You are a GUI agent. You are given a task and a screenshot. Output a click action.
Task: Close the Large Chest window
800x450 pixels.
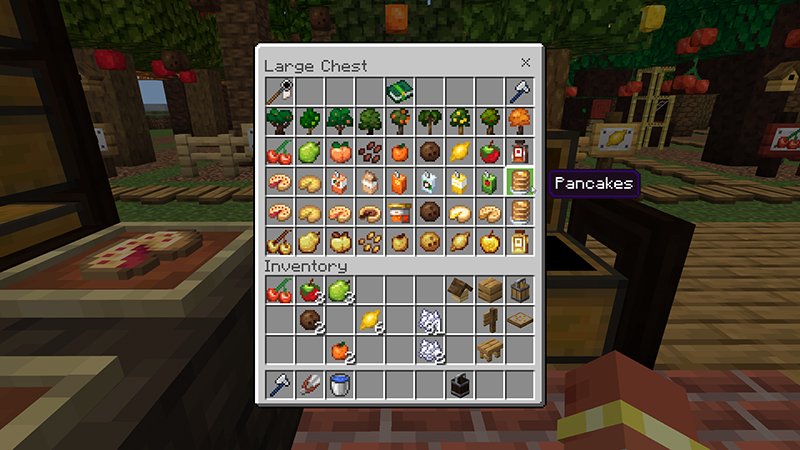[x=525, y=63]
